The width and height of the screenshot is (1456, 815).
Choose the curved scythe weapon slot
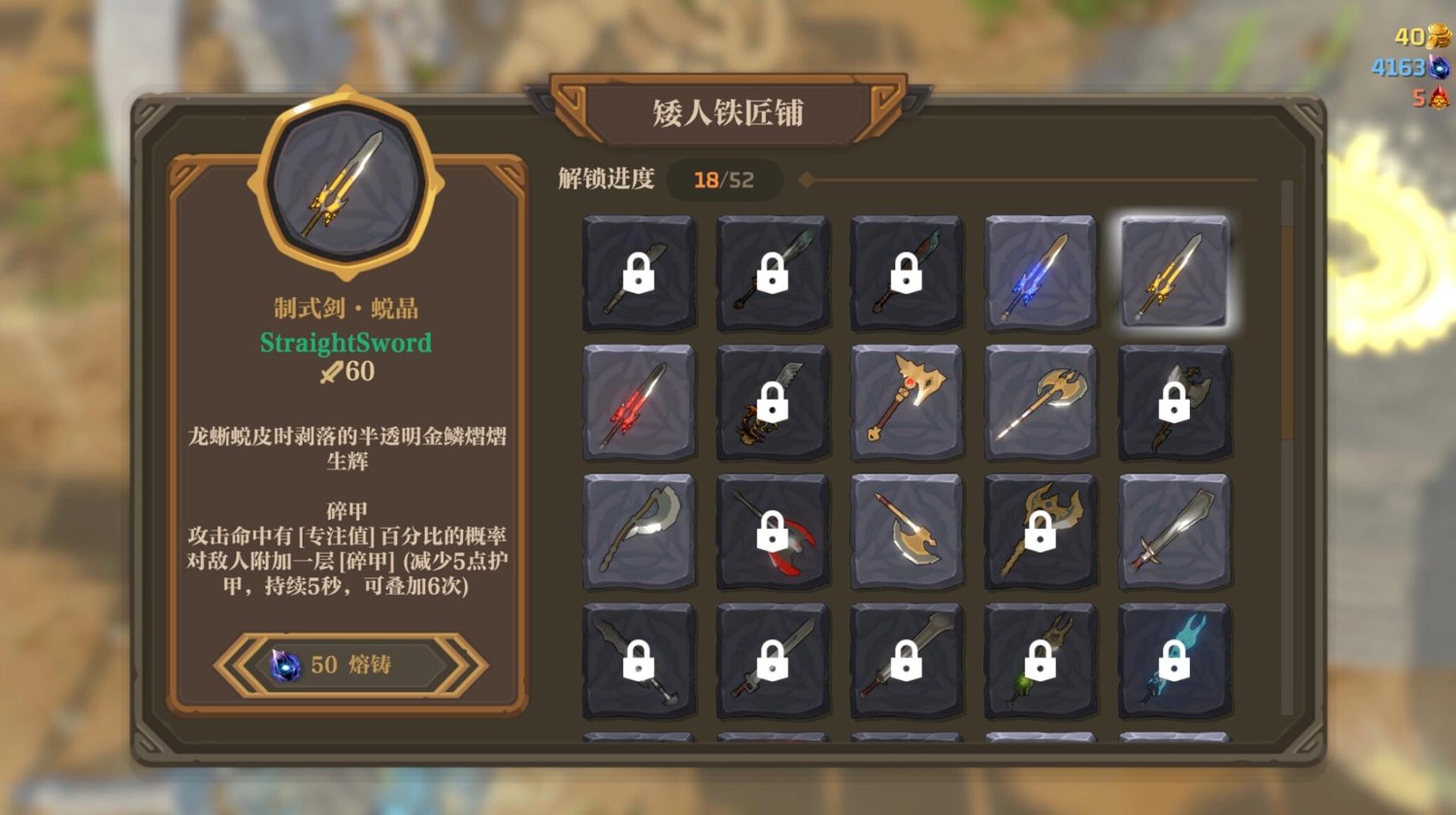[x=639, y=532]
